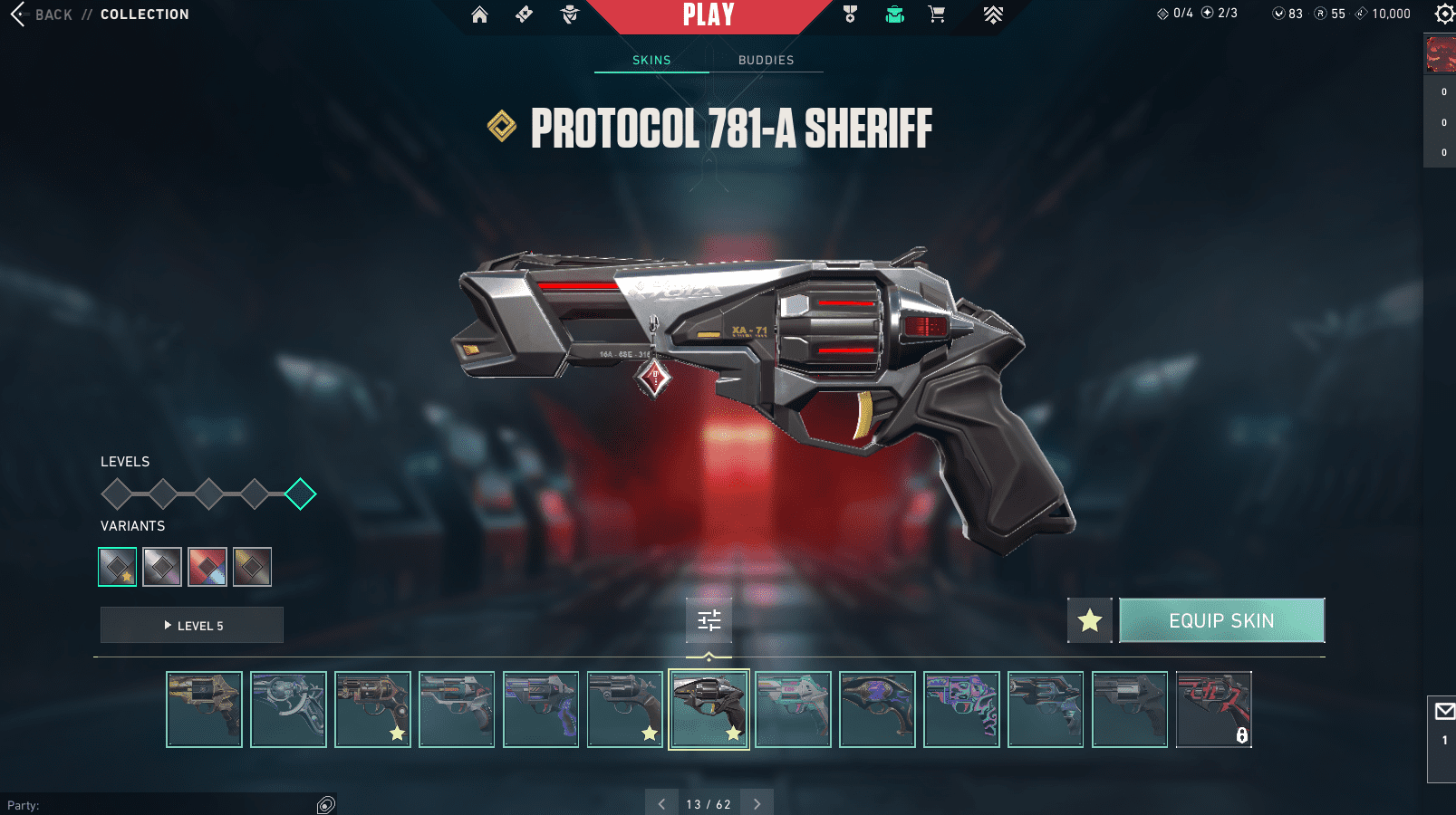This screenshot has width=1456, height=815.
Task: Equip the Protocol 781-A Sheriff skin
Action: [1221, 620]
